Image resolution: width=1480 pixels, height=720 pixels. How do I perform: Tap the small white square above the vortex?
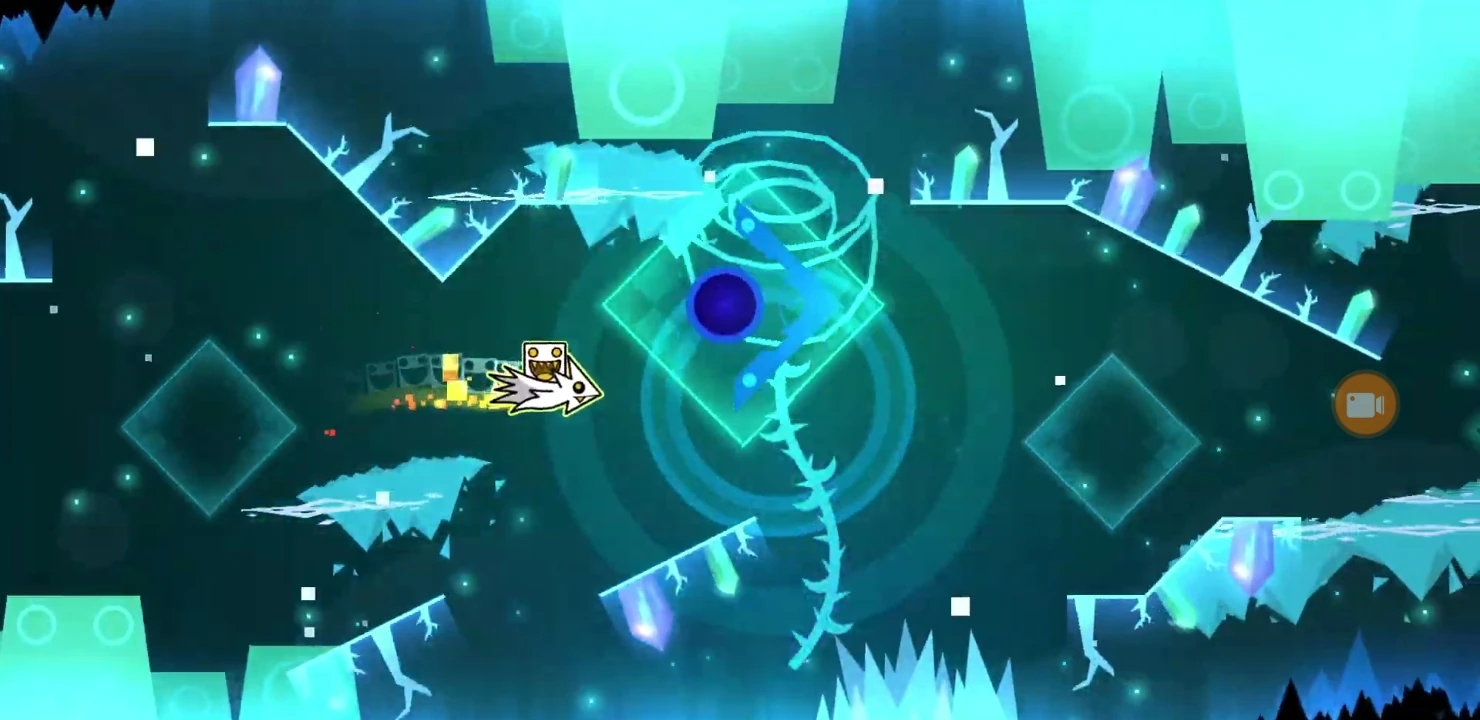876,185
